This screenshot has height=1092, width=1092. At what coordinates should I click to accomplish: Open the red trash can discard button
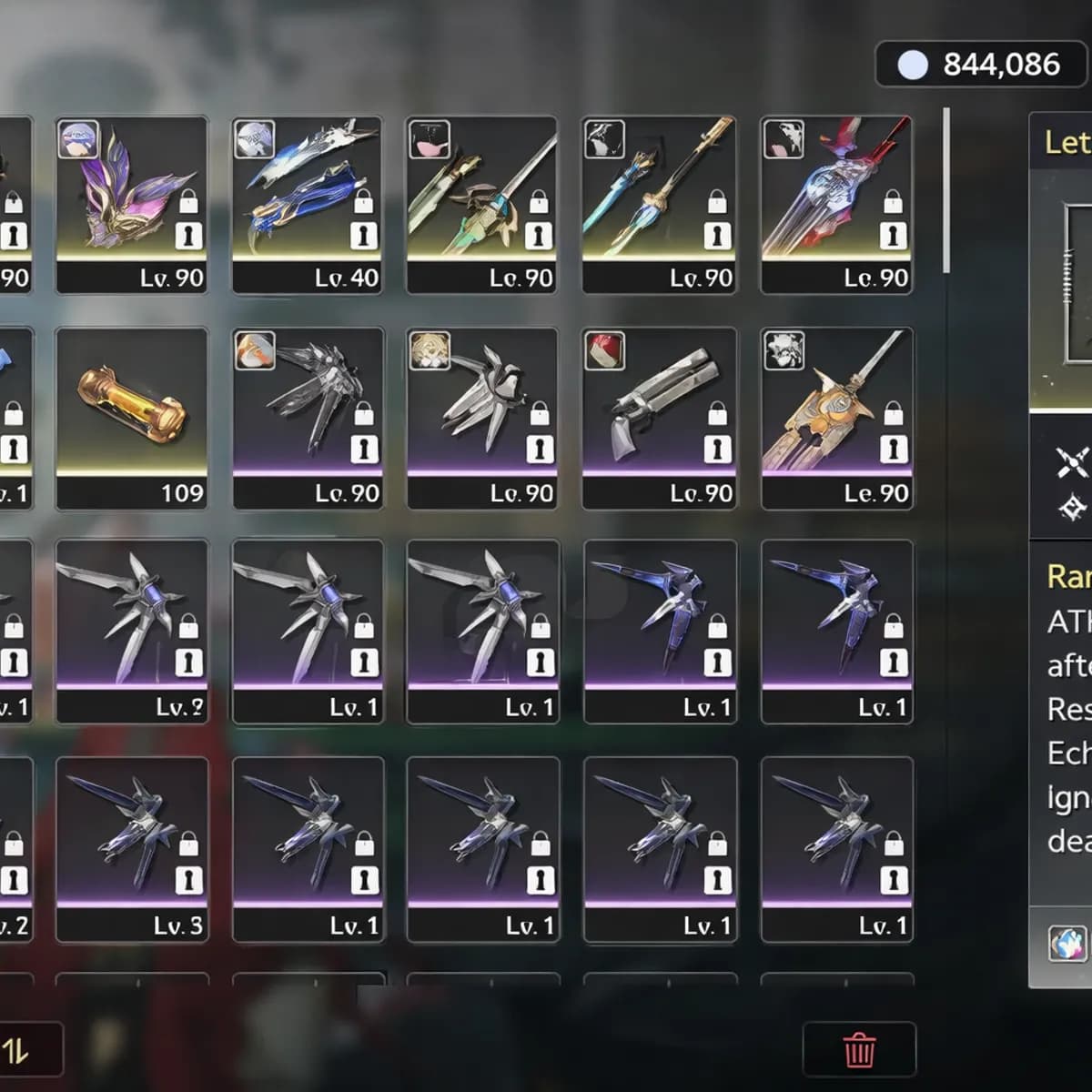(859, 1049)
